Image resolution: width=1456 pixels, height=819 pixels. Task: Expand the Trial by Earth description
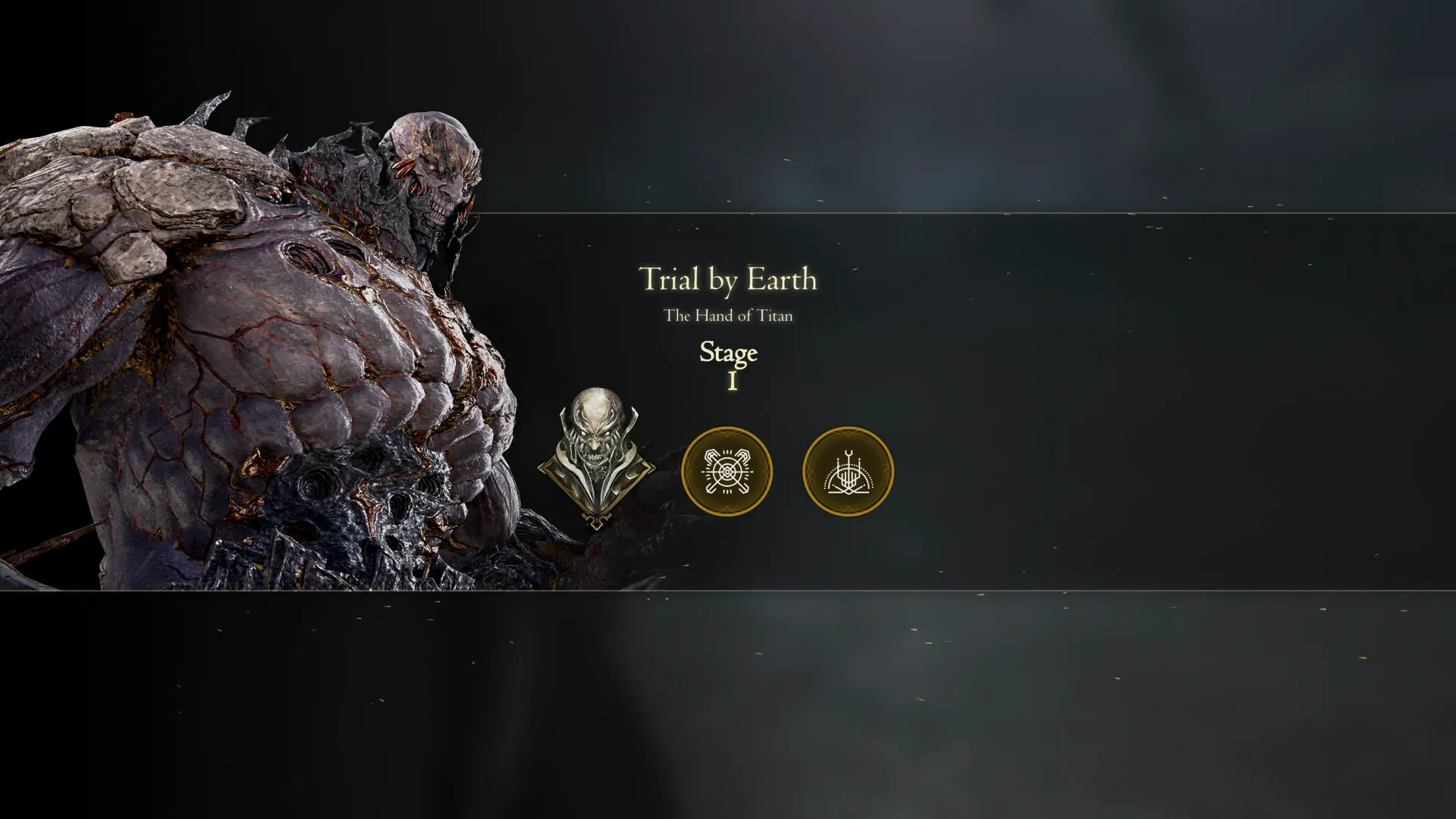[x=728, y=280]
